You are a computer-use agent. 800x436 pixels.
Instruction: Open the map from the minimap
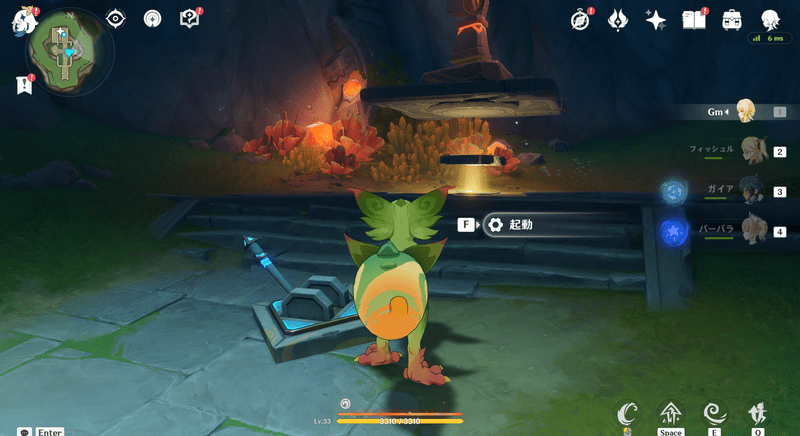pos(63,49)
